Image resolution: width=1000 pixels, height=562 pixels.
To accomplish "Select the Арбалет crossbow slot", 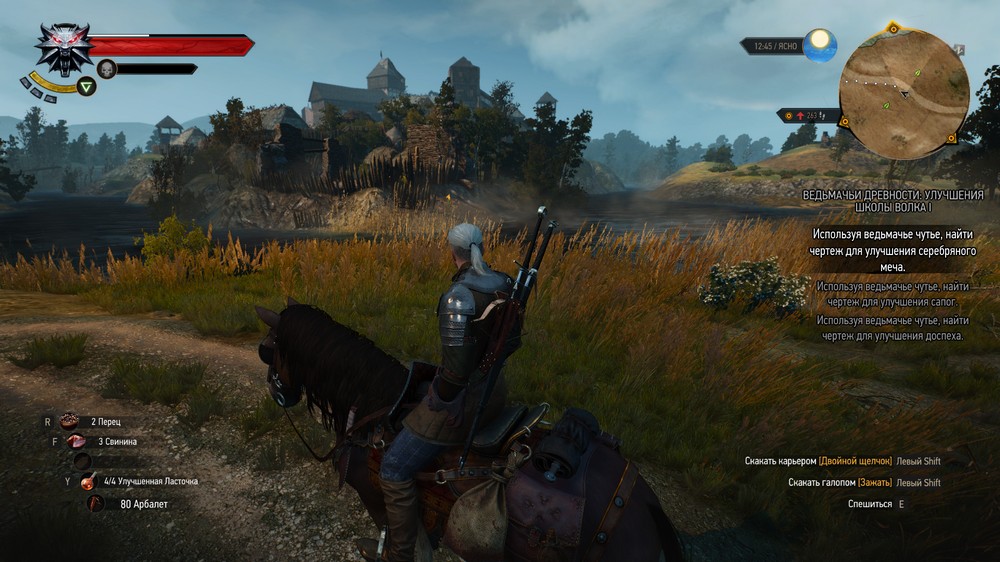I will click(97, 503).
